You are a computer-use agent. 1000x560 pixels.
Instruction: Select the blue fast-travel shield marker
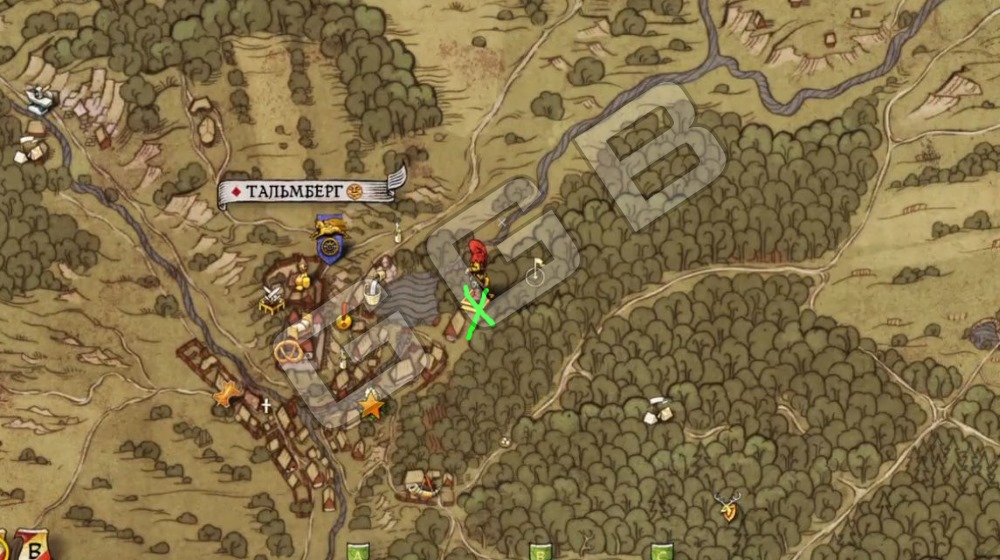(329, 240)
